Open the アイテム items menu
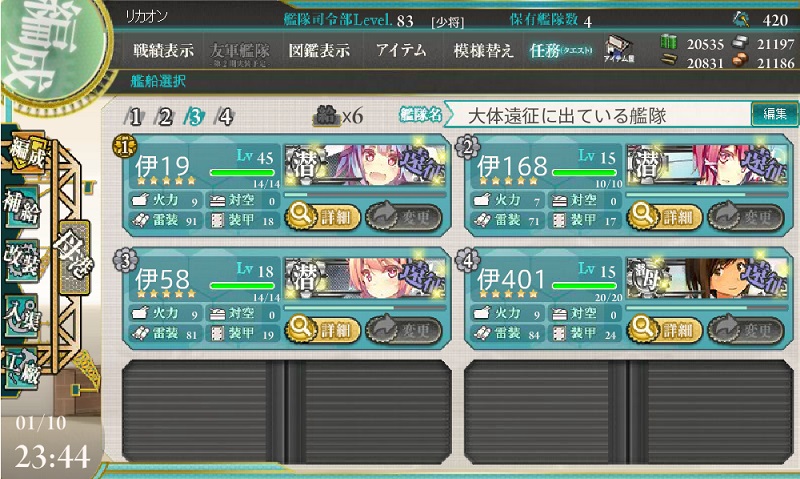This screenshot has height=479, width=800. 403,50
